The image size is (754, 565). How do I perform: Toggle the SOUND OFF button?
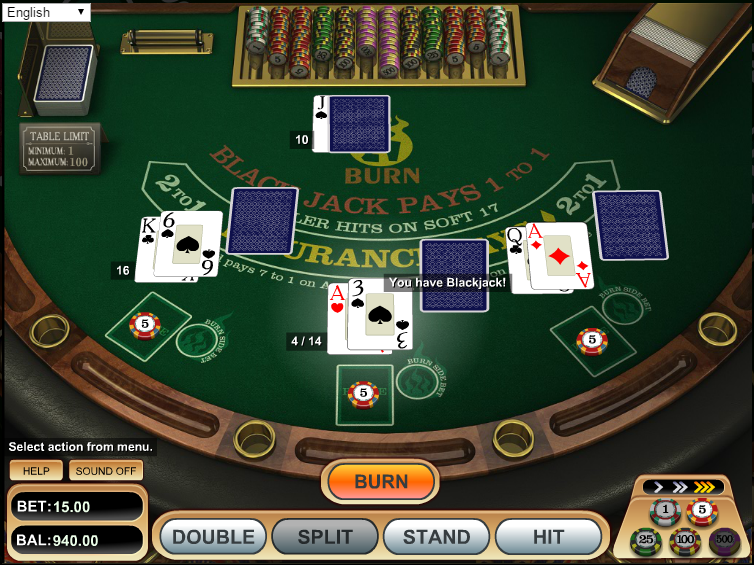pos(106,471)
